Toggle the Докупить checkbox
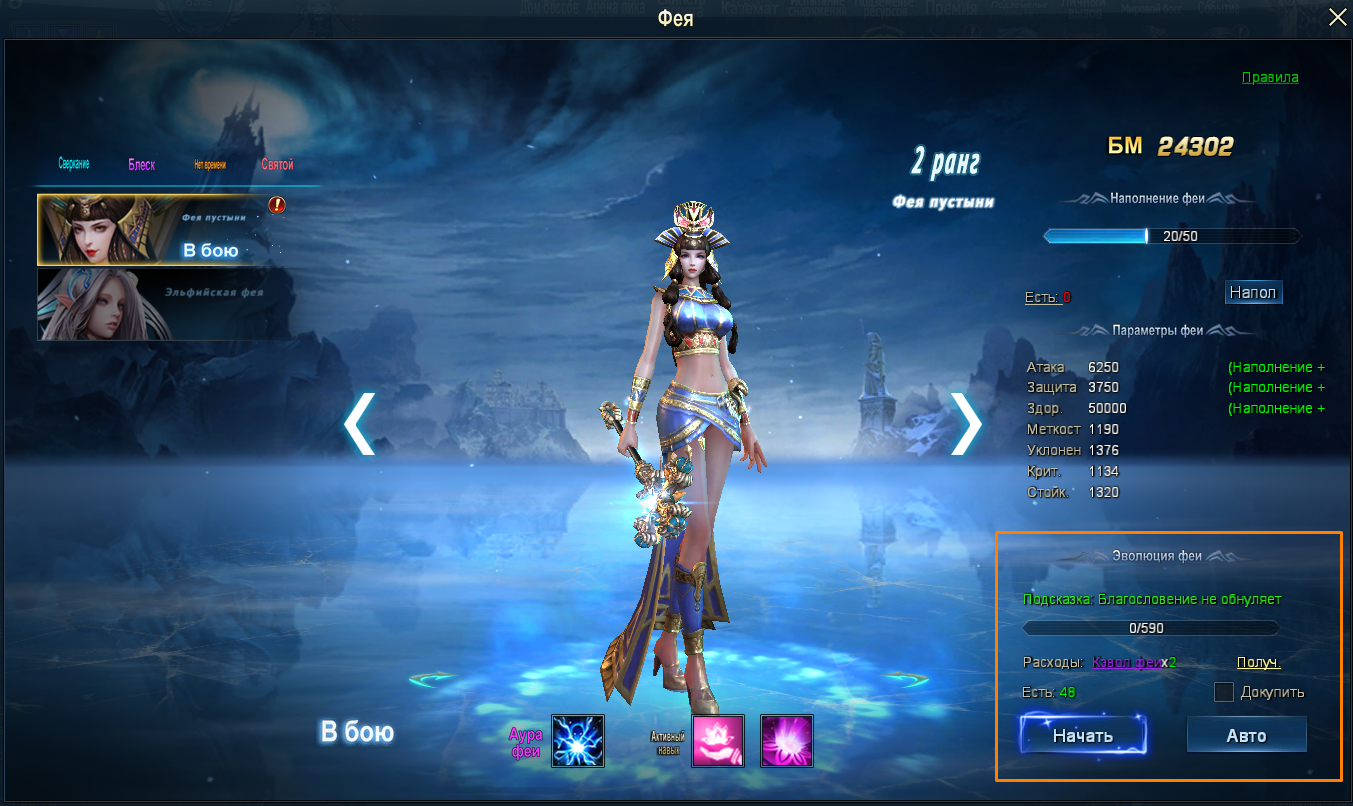1353x806 pixels. pos(1223,692)
